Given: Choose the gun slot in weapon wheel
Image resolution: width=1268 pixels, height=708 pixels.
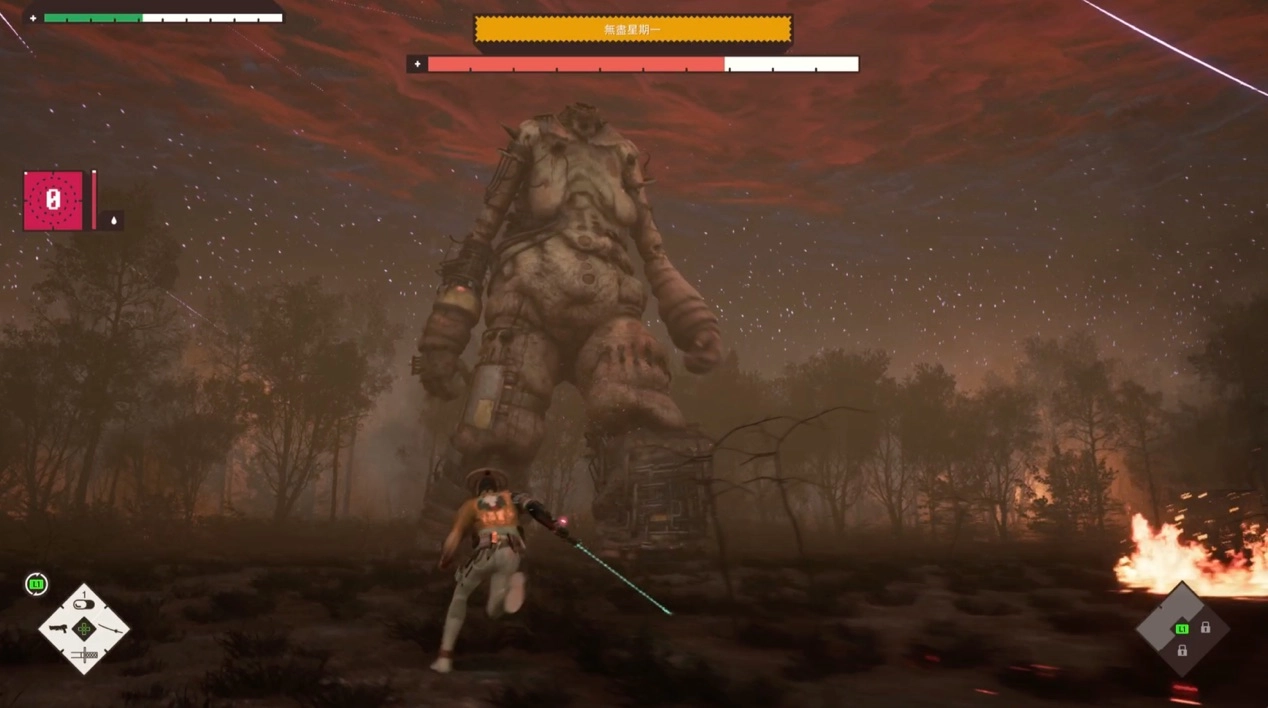Looking at the screenshot, I should pos(59,629).
